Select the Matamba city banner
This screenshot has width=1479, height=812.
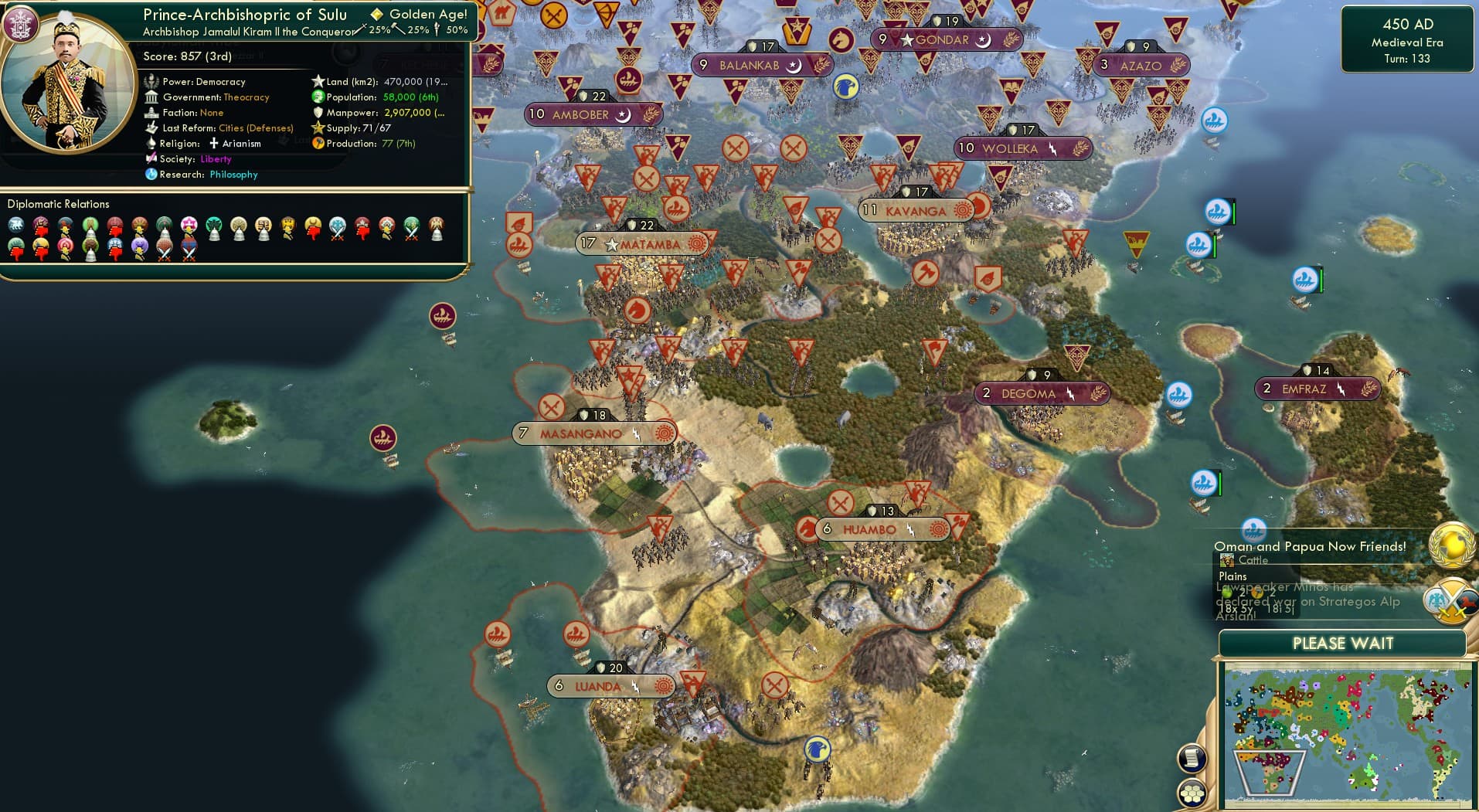tap(640, 243)
